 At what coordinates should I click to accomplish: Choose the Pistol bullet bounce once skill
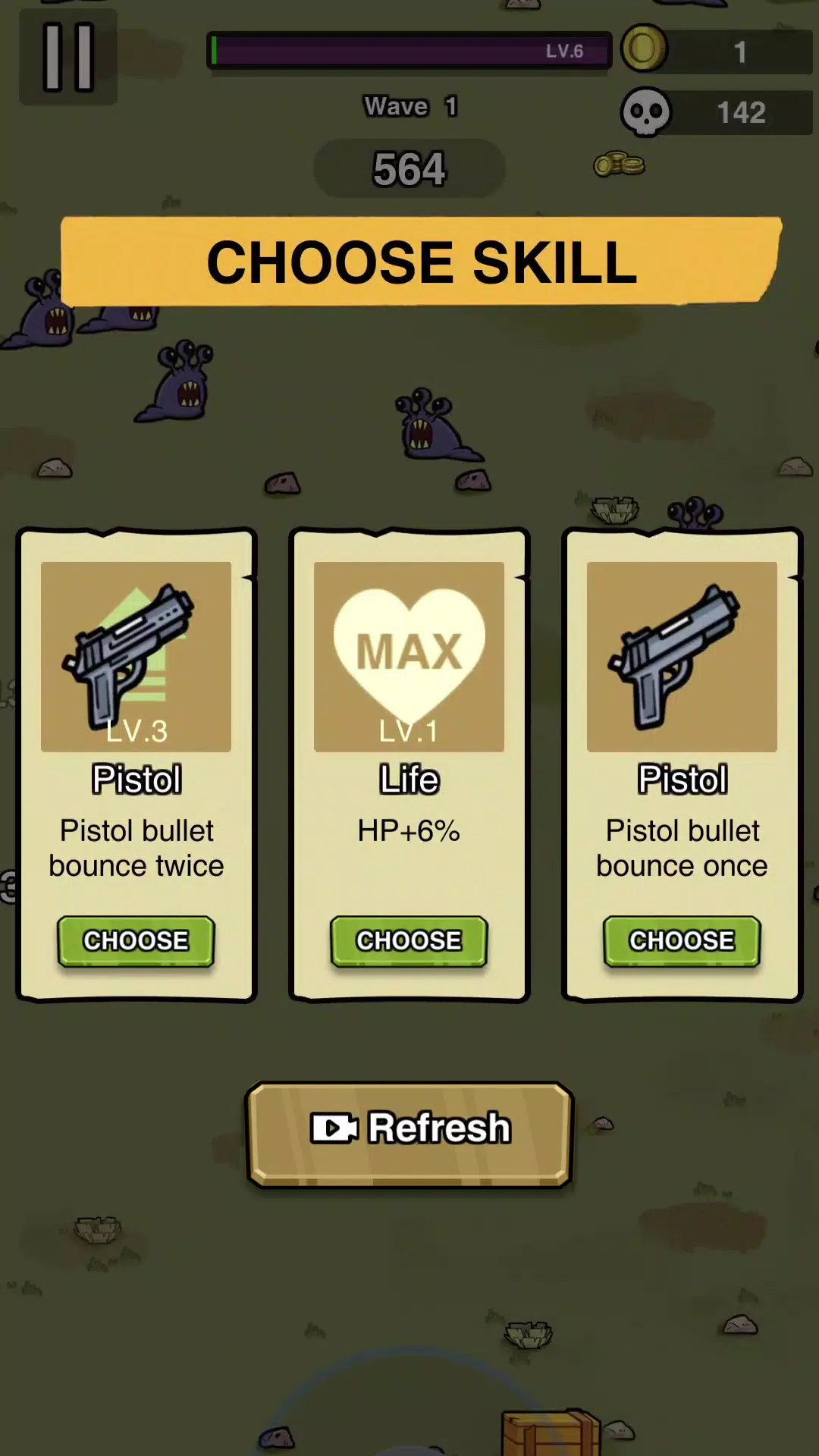pyautogui.click(x=682, y=940)
